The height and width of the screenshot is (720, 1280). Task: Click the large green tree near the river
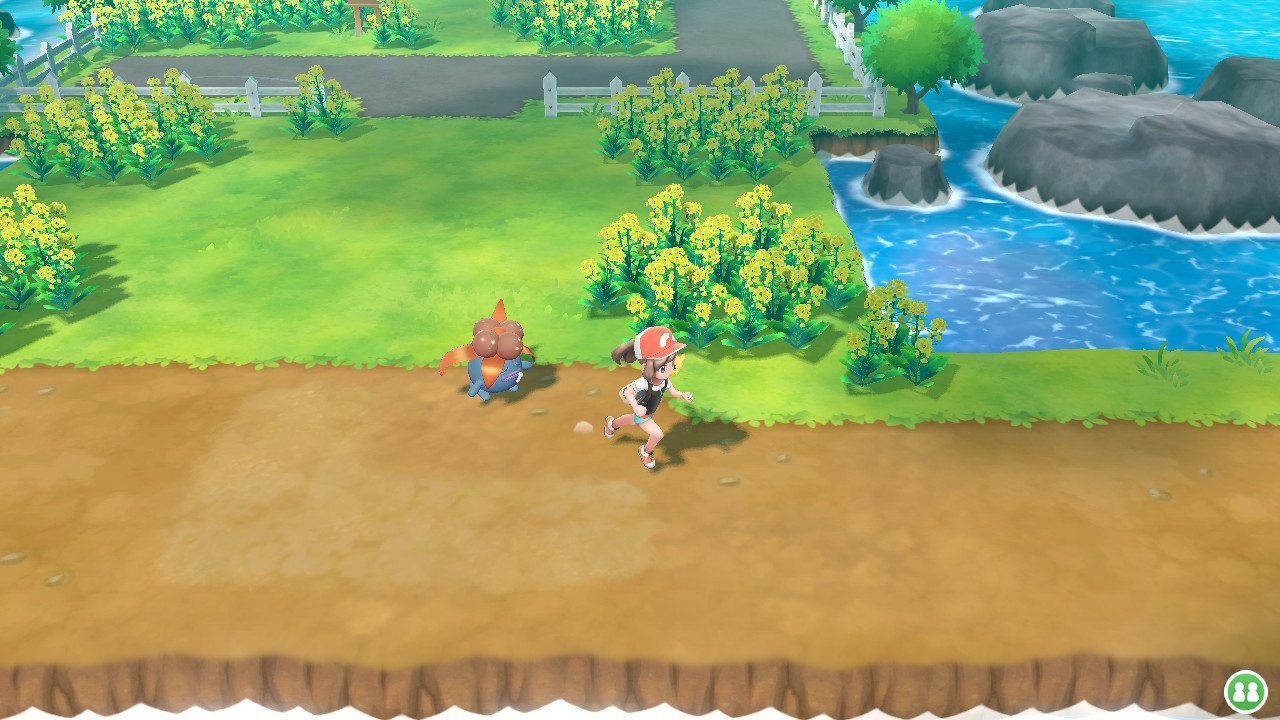915,50
